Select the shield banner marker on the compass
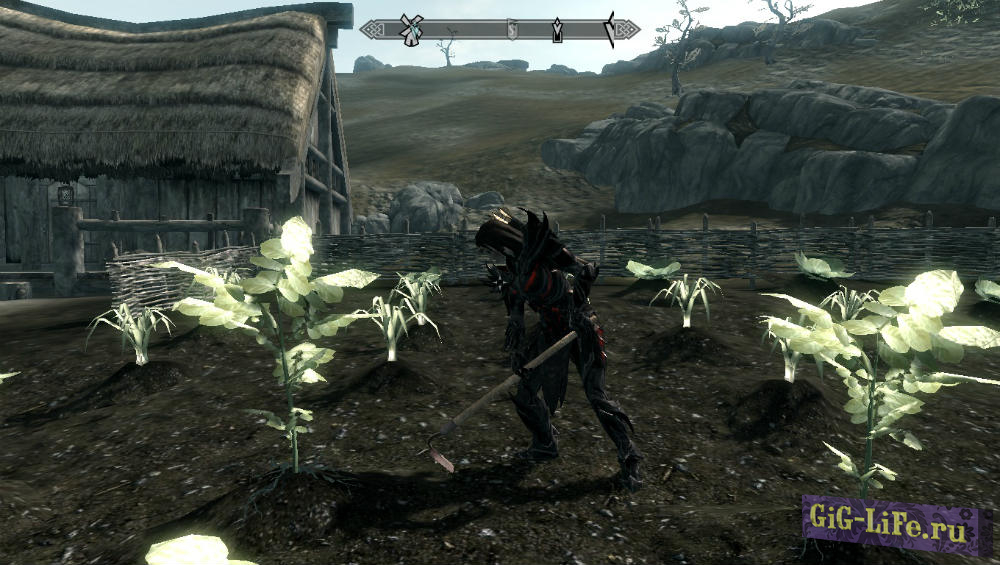Viewport: 1000px width, 565px height. coord(511,30)
